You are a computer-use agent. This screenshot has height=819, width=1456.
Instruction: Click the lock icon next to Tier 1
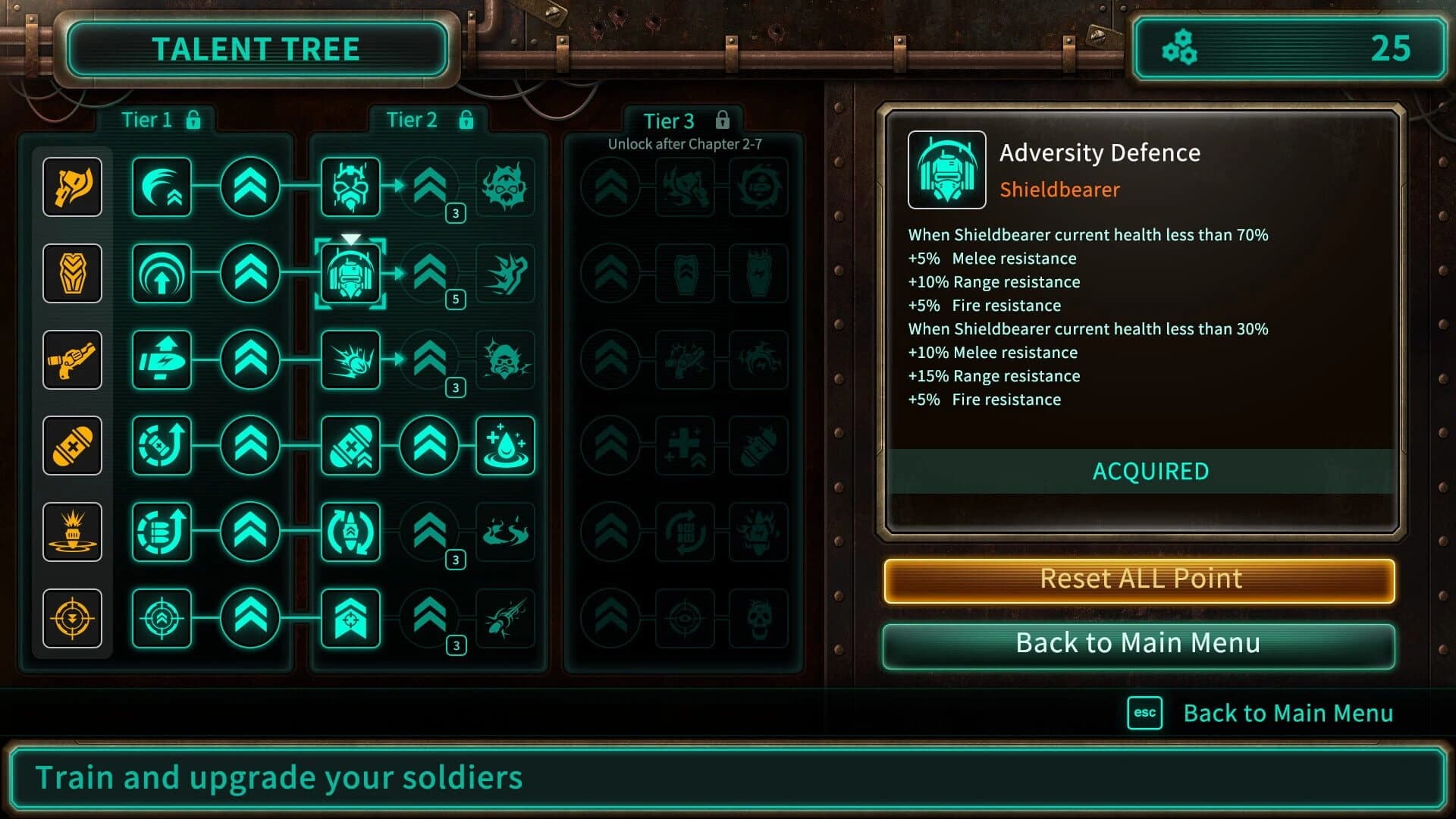click(x=196, y=119)
